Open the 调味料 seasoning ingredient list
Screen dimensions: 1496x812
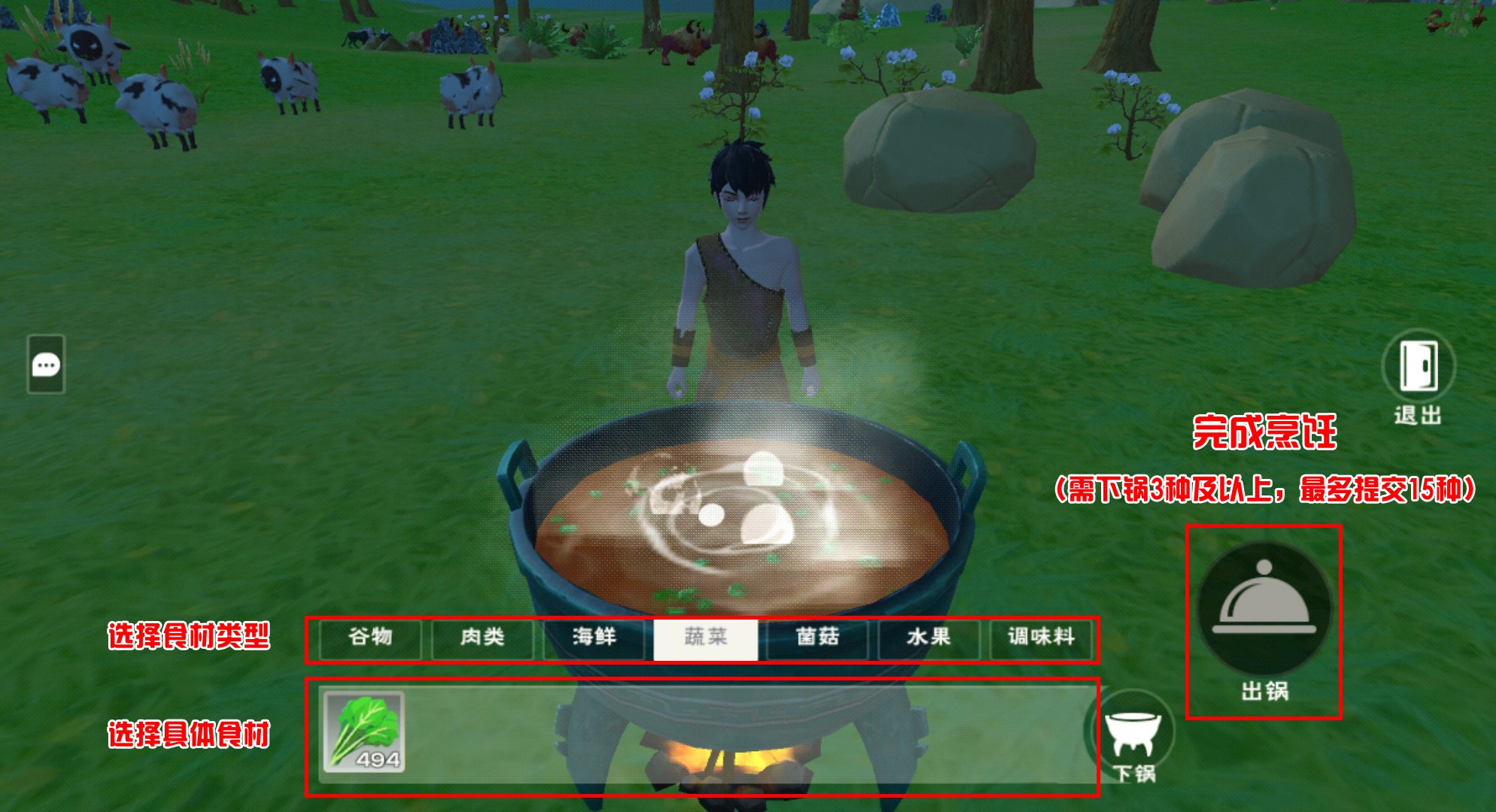click(1042, 637)
